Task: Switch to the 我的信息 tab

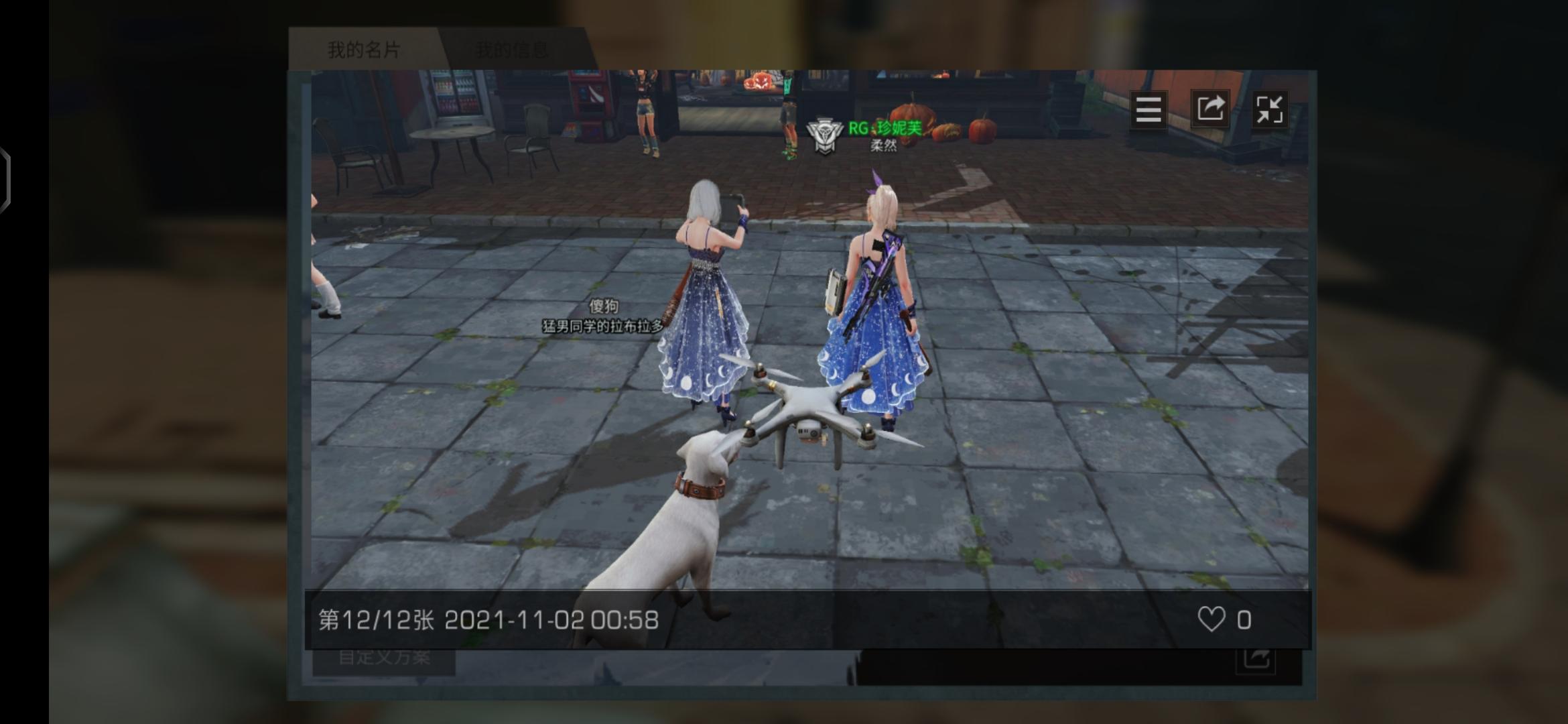Action: tap(513, 48)
